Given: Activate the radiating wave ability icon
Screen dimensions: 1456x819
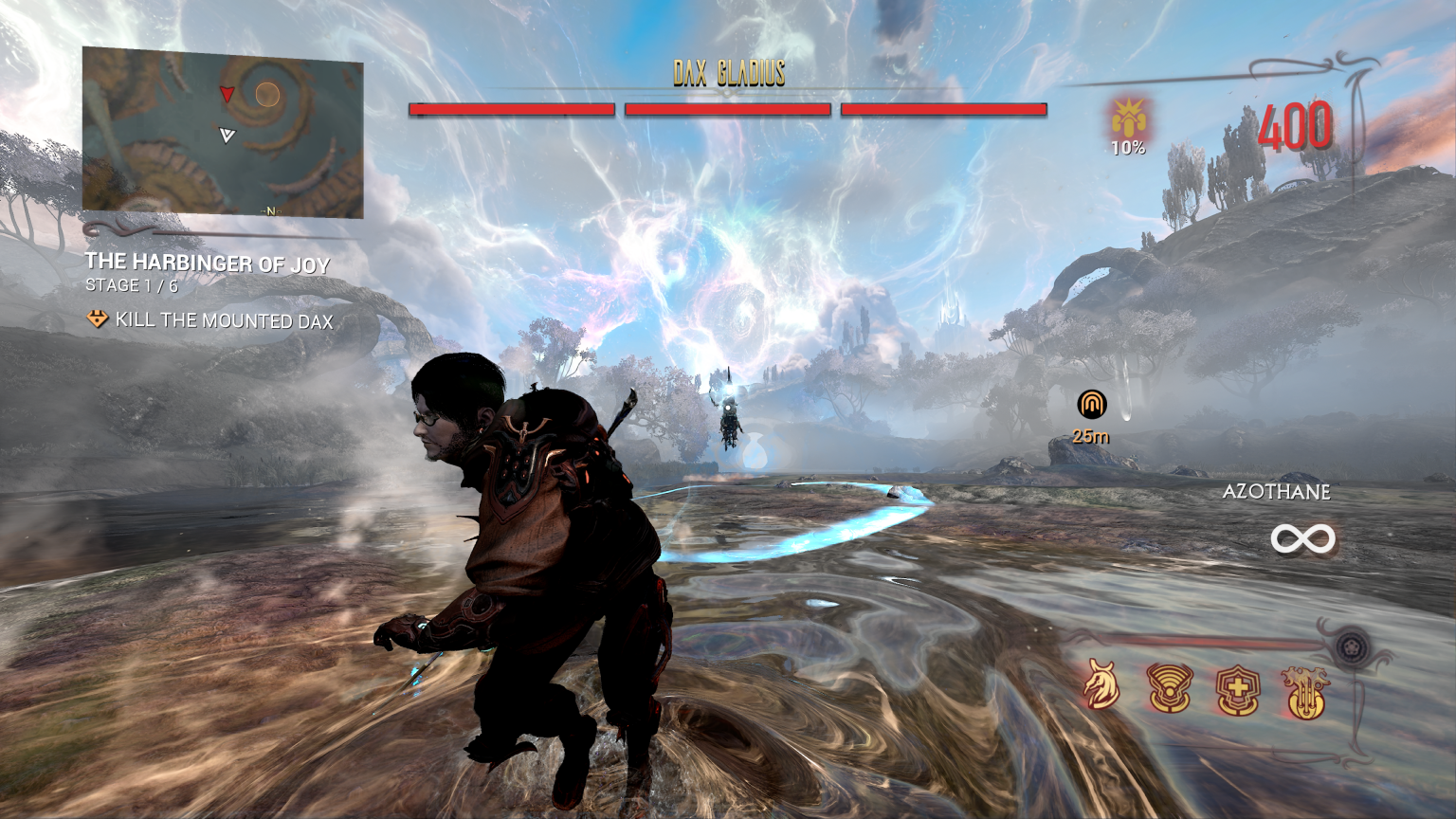Looking at the screenshot, I should click(1170, 688).
